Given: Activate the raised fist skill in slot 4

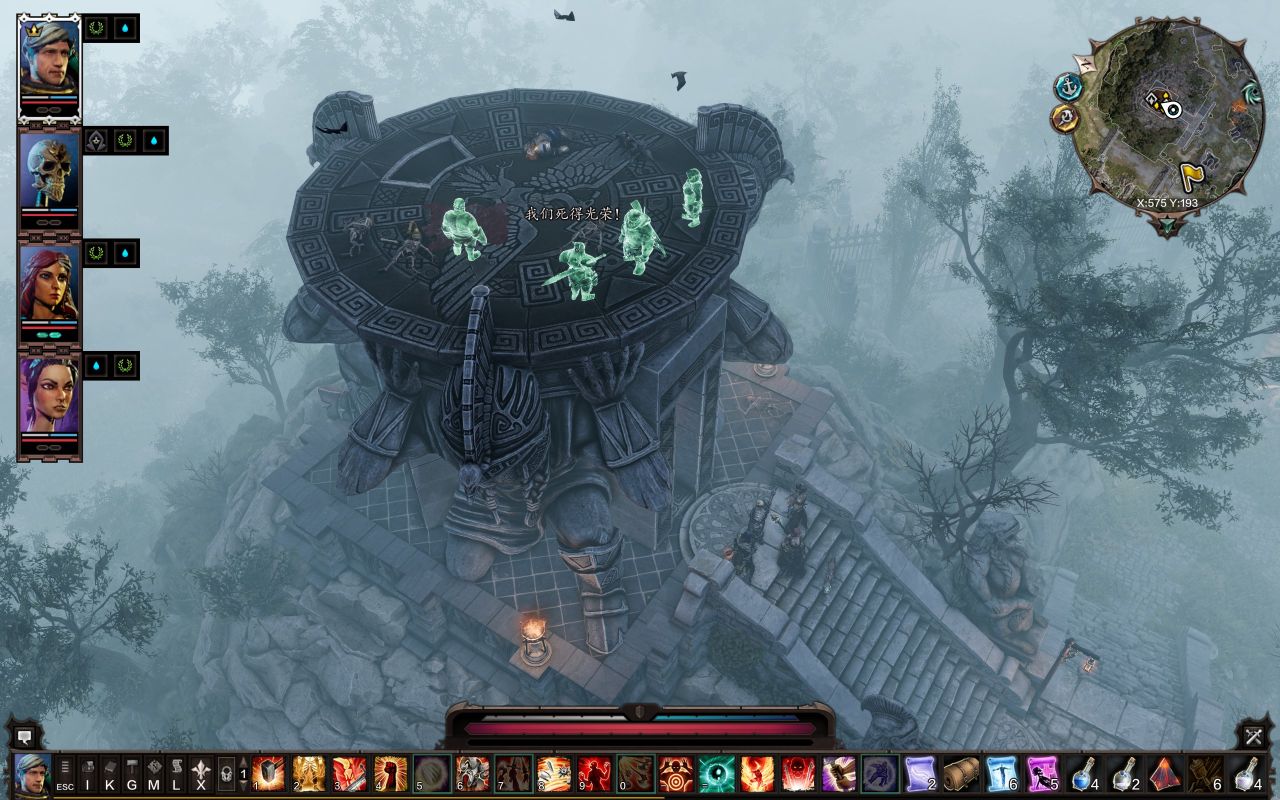Looking at the screenshot, I should click(x=390, y=774).
